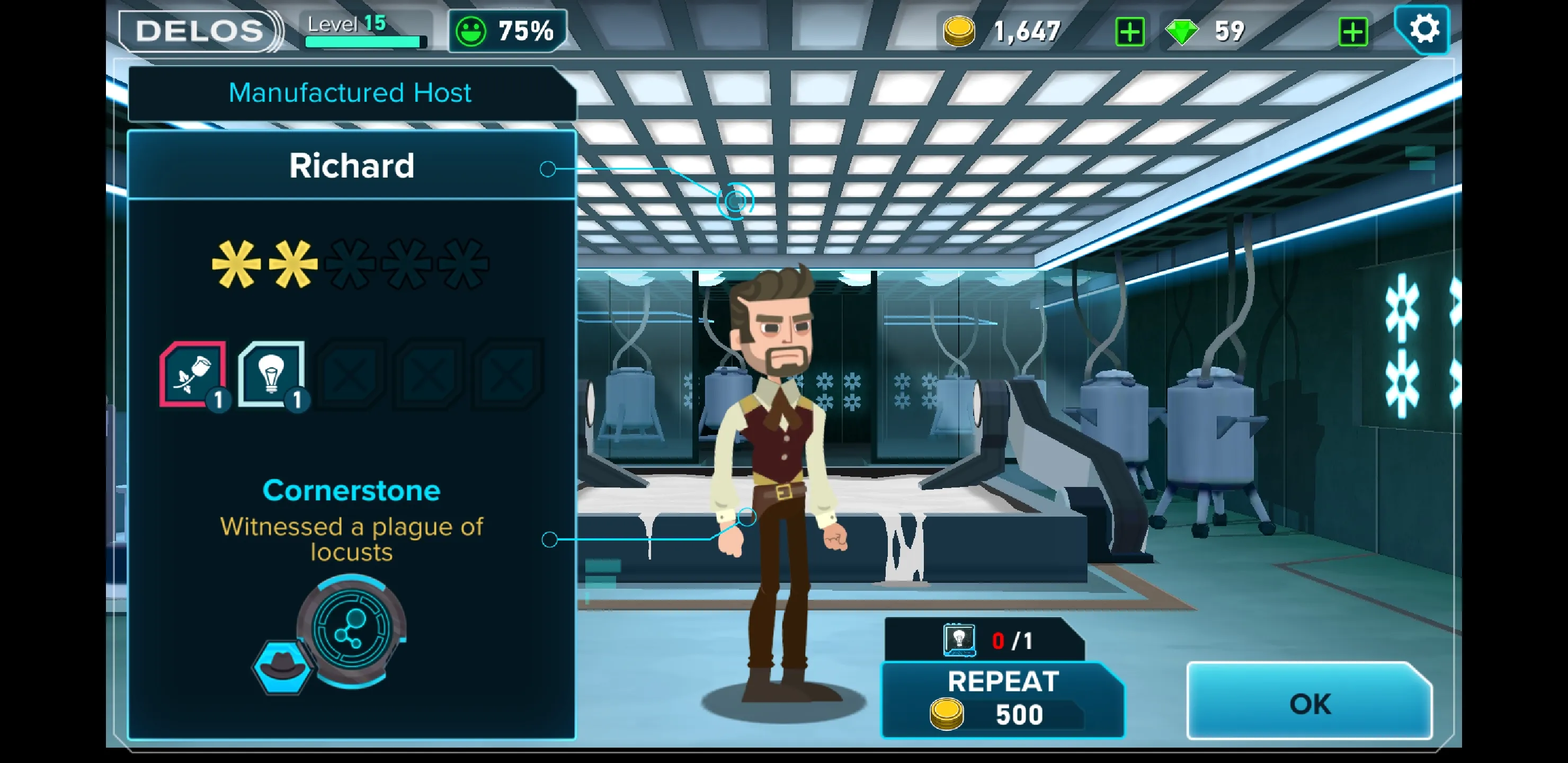Tap the cowboy hat hexagon icon
Screen dimensions: 1568x763
282,666
